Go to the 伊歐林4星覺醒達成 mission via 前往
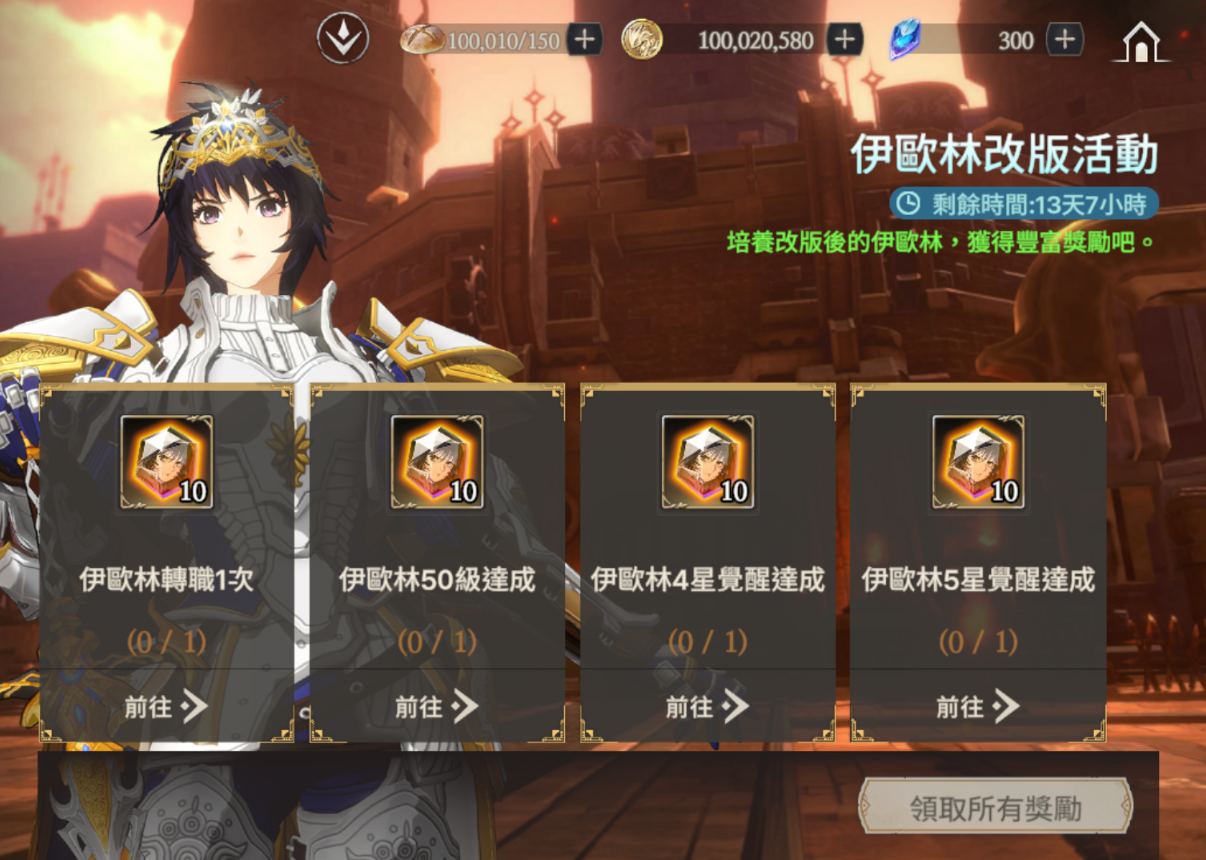This screenshot has width=1206, height=860. tap(708, 707)
